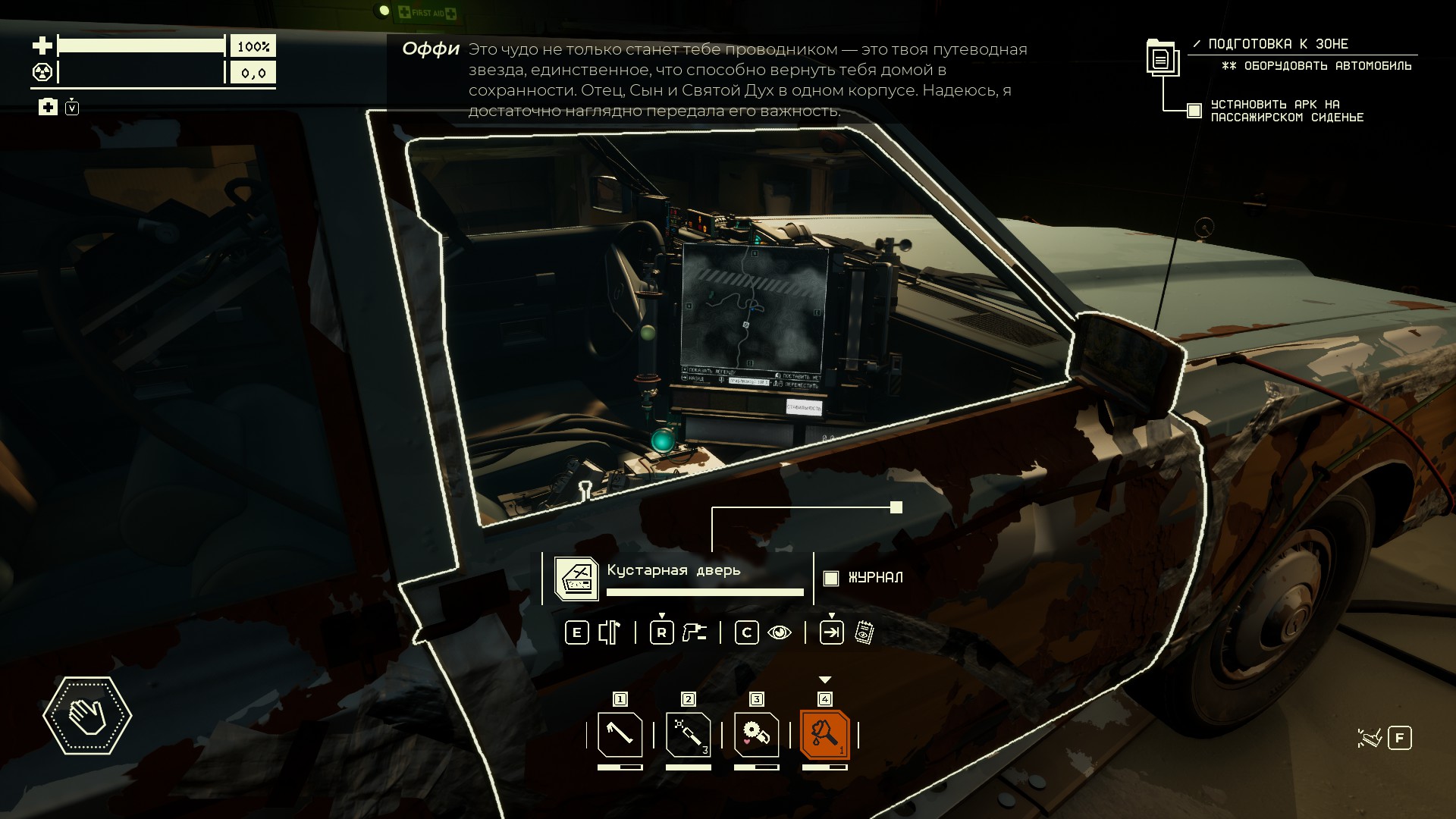Click the first aid kit icon

tap(48, 107)
